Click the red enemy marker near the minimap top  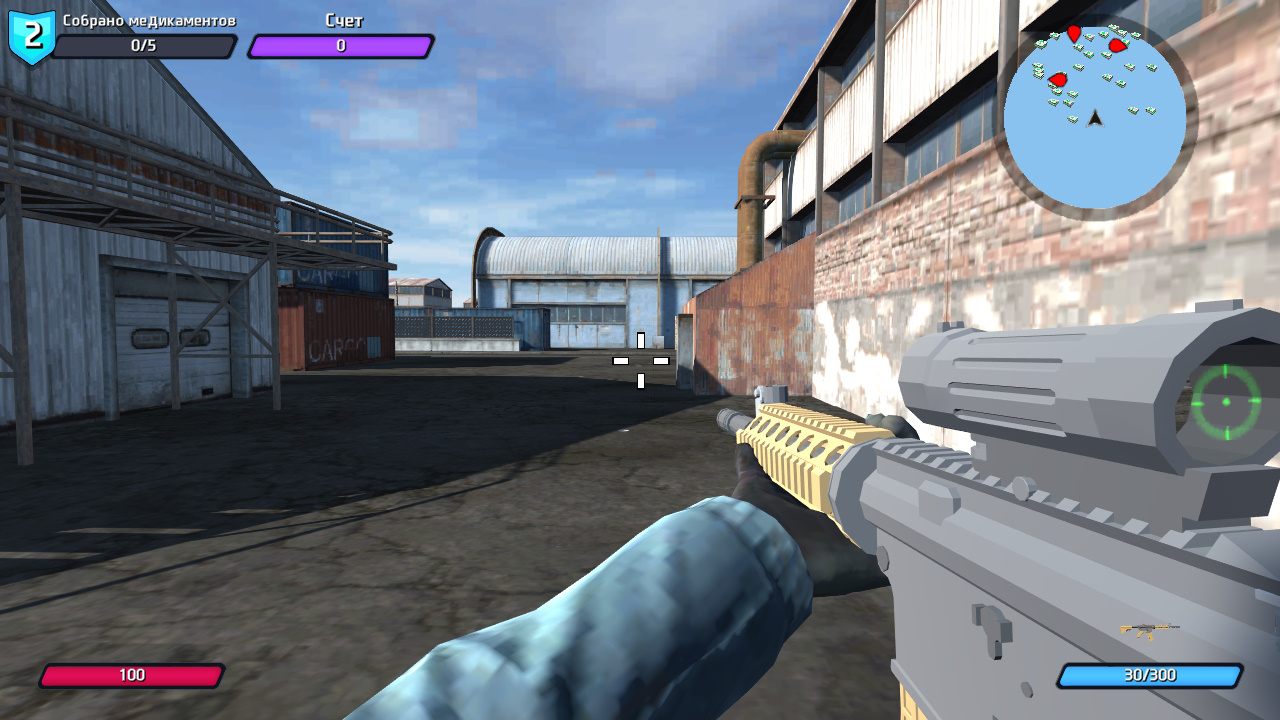[x=1075, y=32]
